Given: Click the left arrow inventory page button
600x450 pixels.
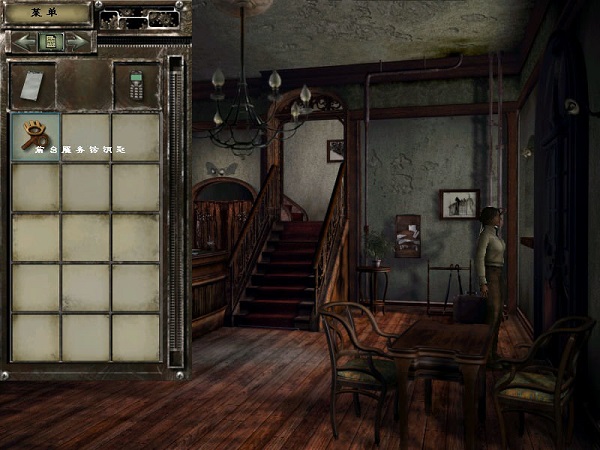Looking at the screenshot, I should [x=22, y=42].
